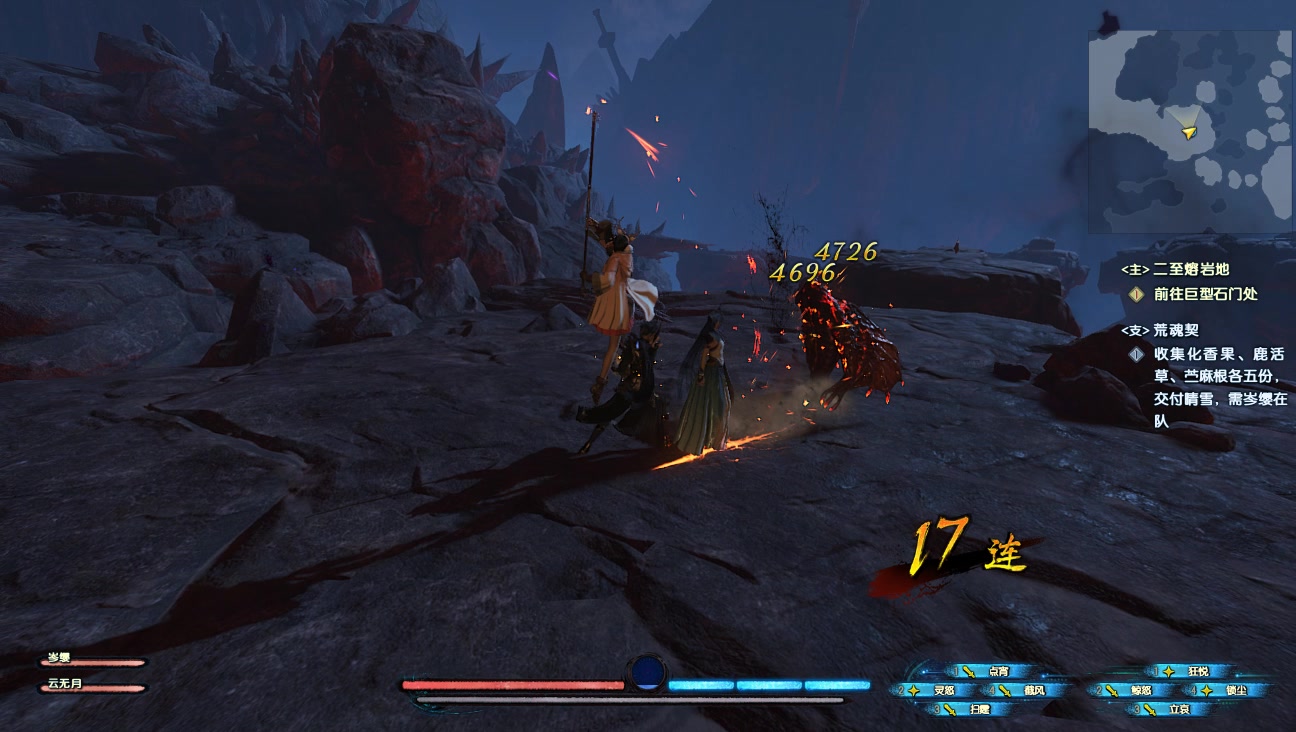The width and height of the screenshot is (1296, 732).
Task: Select party member 岁缨
Action: coord(93,660)
